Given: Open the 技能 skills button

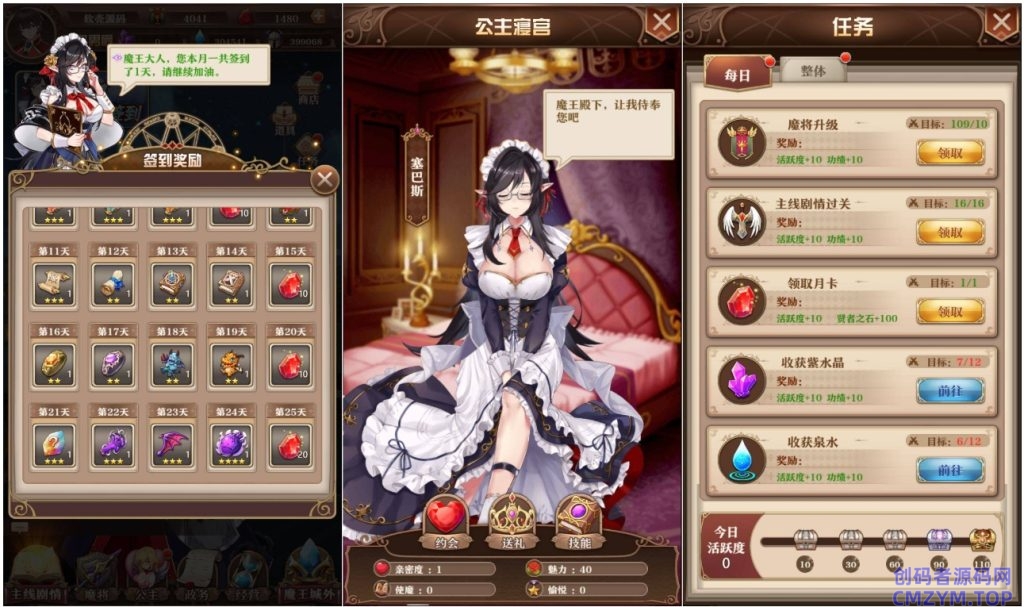Looking at the screenshot, I should click(578, 521).
